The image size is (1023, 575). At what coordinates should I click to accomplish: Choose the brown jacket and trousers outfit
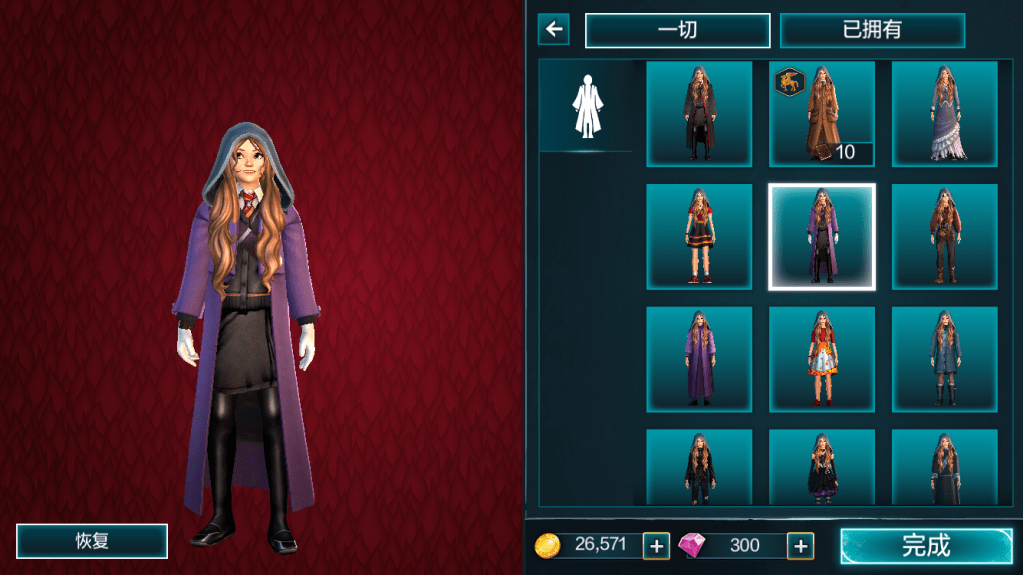click(944, 236)
